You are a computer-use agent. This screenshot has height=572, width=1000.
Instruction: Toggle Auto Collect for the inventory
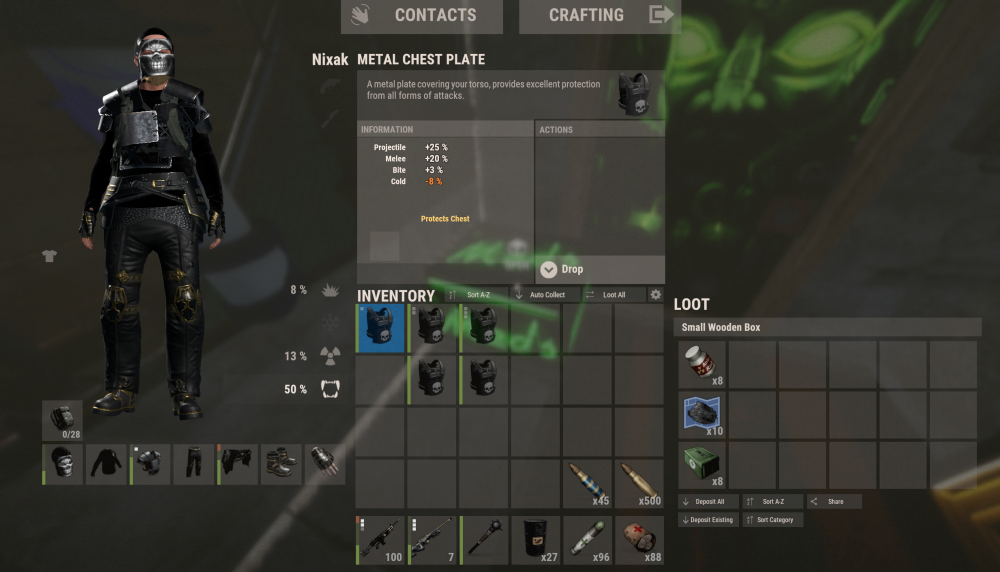[540, 295]
